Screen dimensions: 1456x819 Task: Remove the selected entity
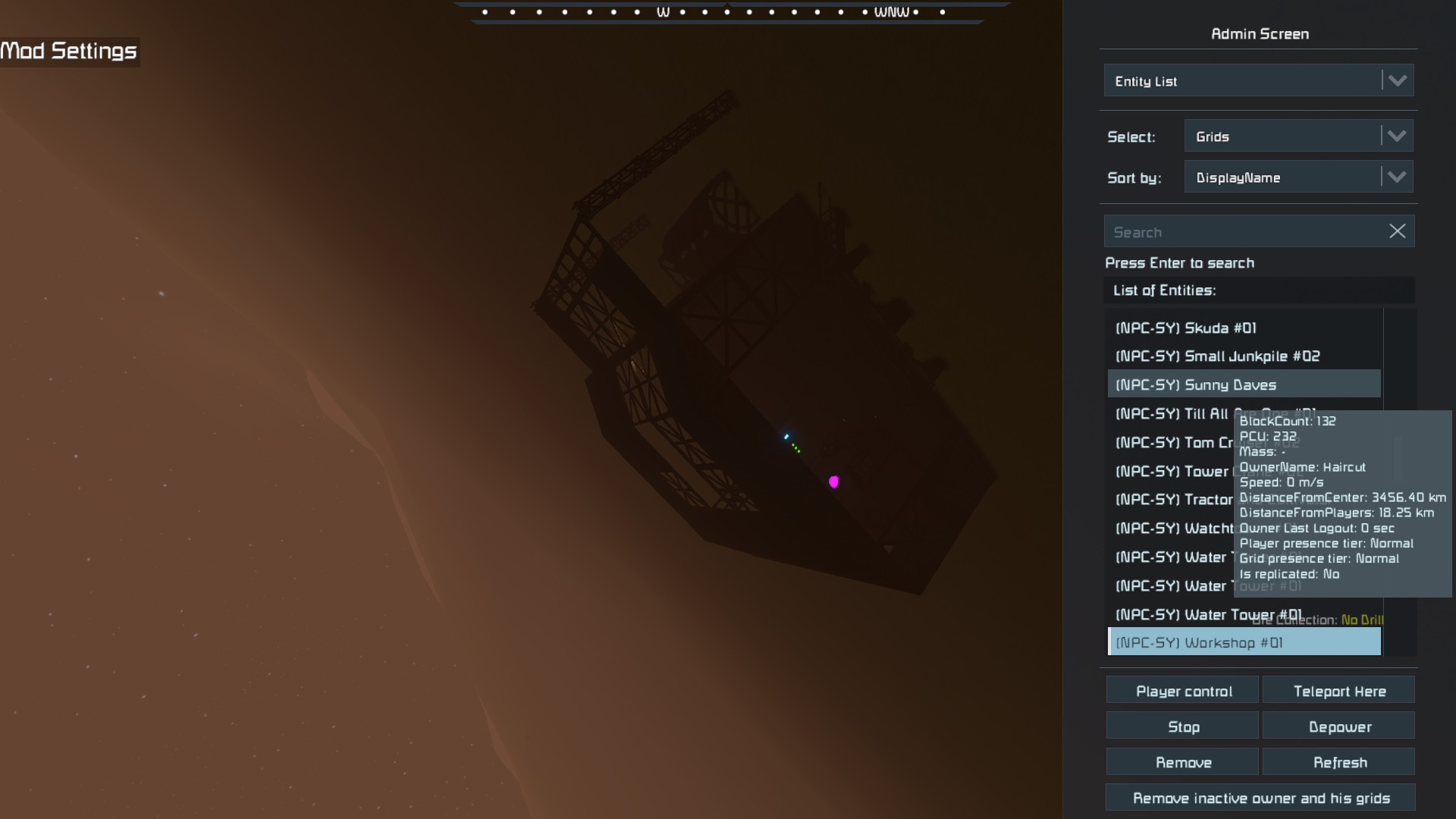pyautogui.click(x=1183, y=763)
